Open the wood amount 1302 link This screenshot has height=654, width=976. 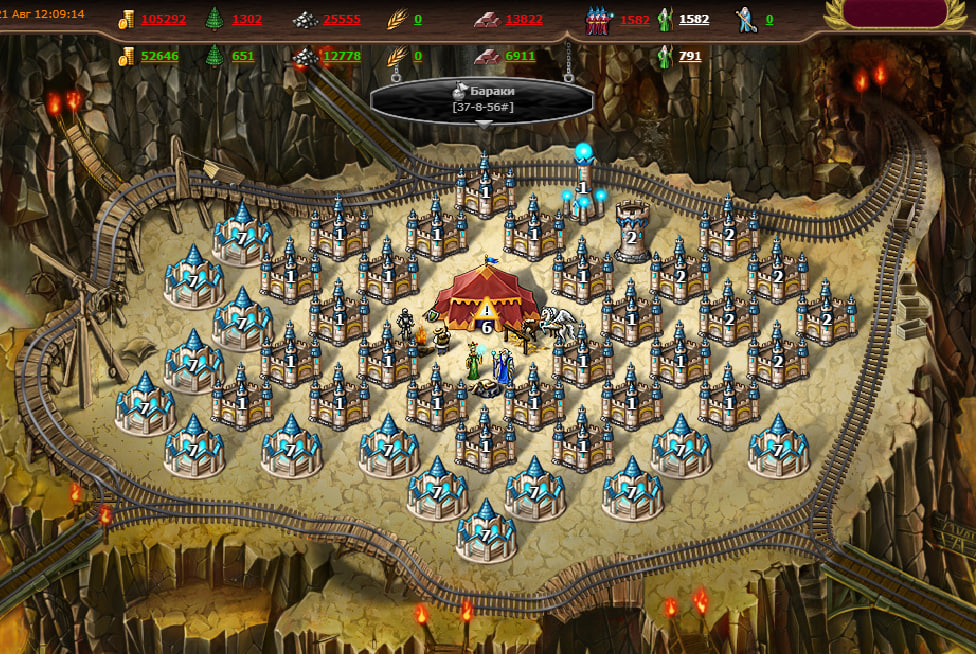pos(247,19)
